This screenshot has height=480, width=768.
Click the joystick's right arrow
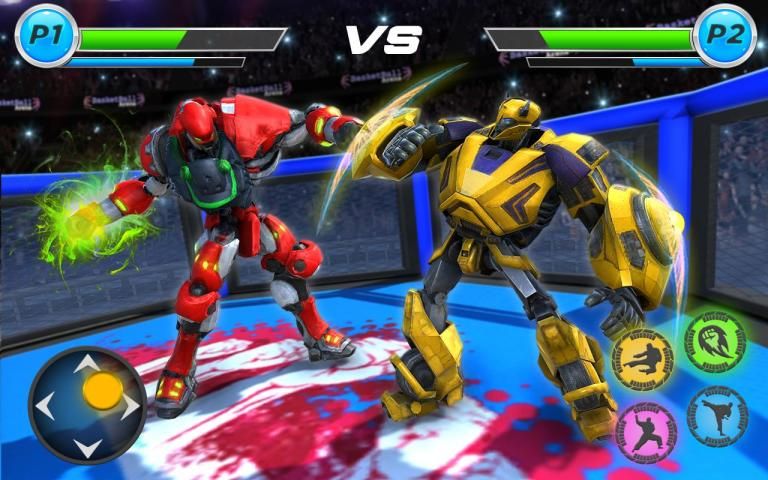[x=130, y=406]
